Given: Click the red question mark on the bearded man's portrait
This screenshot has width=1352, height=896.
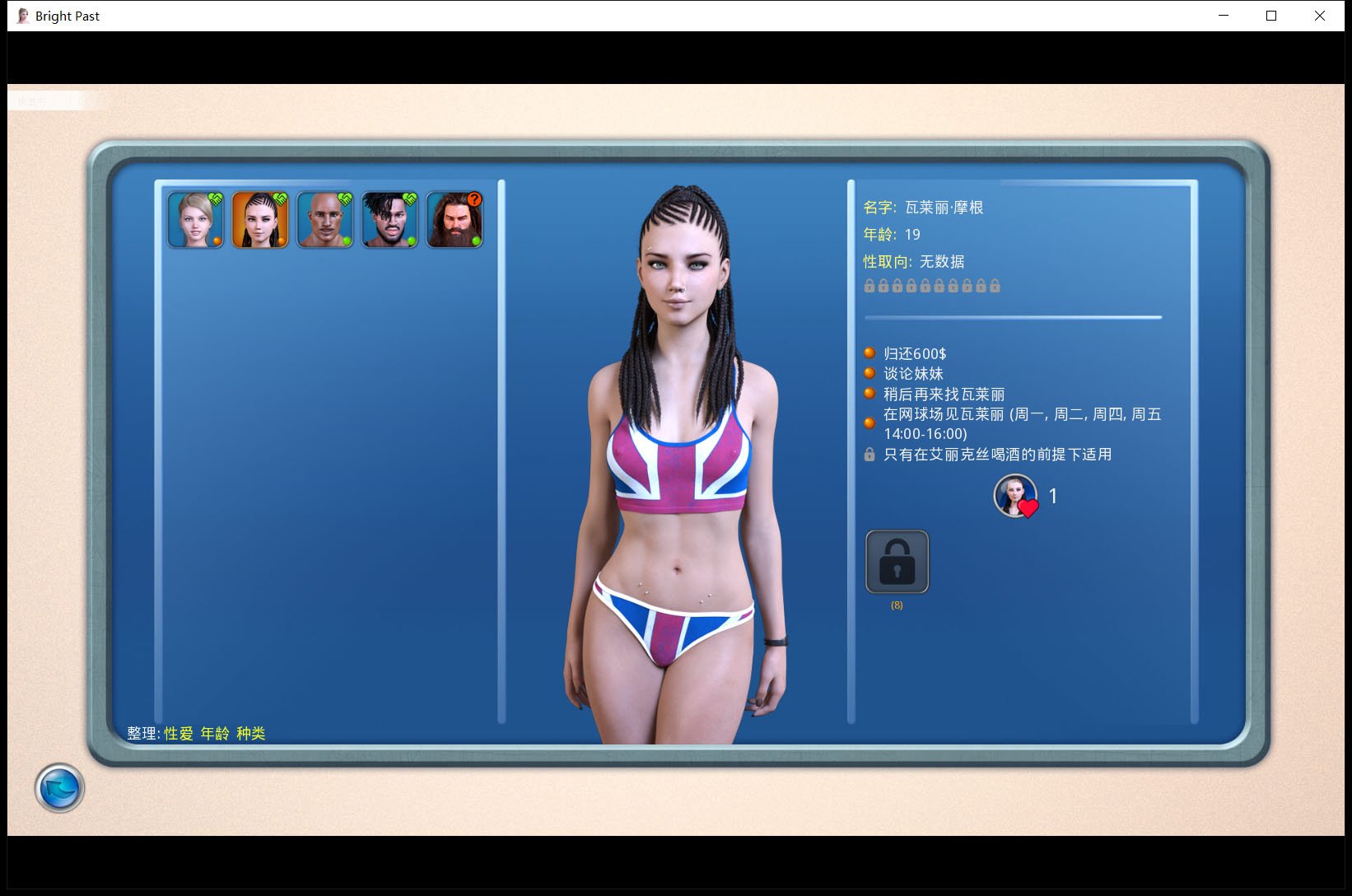Looking at the screenshot, I should coord(473,200).
